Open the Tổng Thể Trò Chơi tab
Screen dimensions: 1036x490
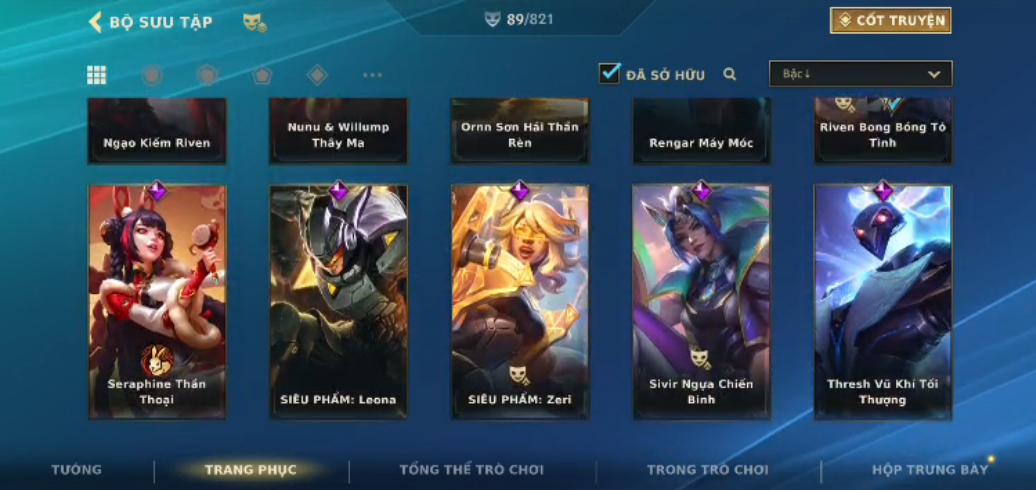471,470
